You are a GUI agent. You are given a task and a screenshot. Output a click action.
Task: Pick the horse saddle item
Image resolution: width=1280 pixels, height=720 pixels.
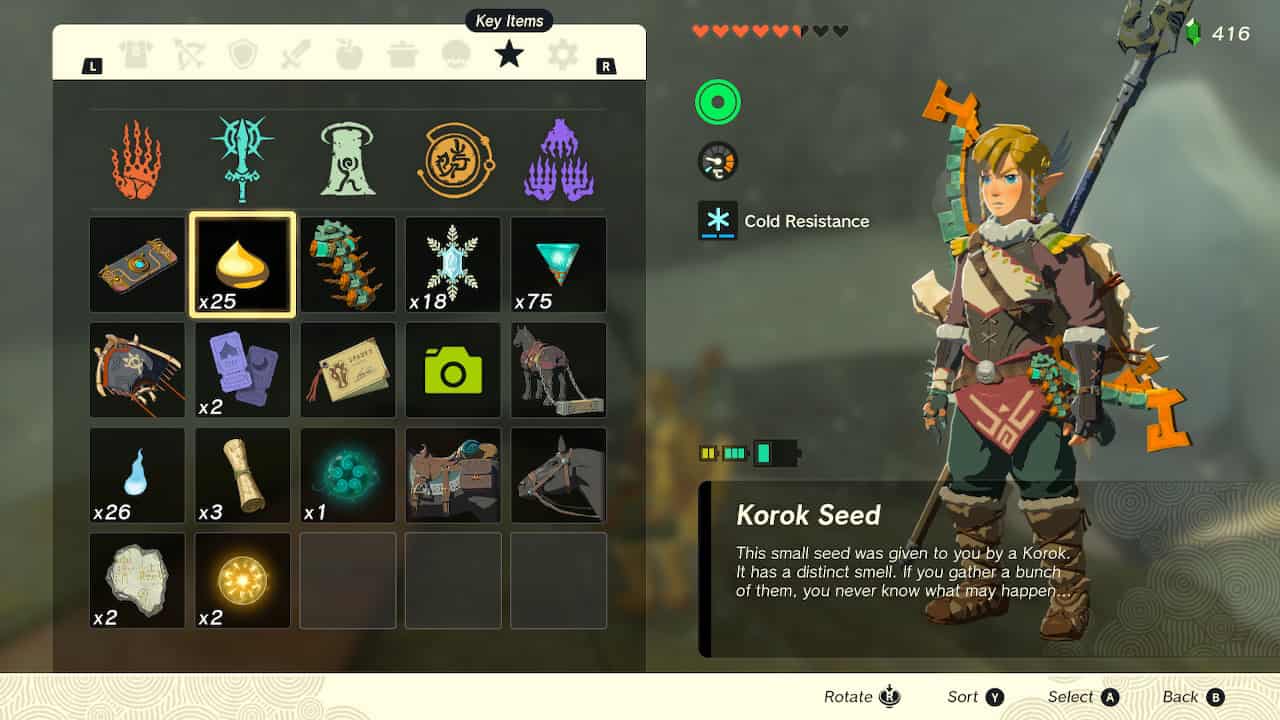point(453,475)
